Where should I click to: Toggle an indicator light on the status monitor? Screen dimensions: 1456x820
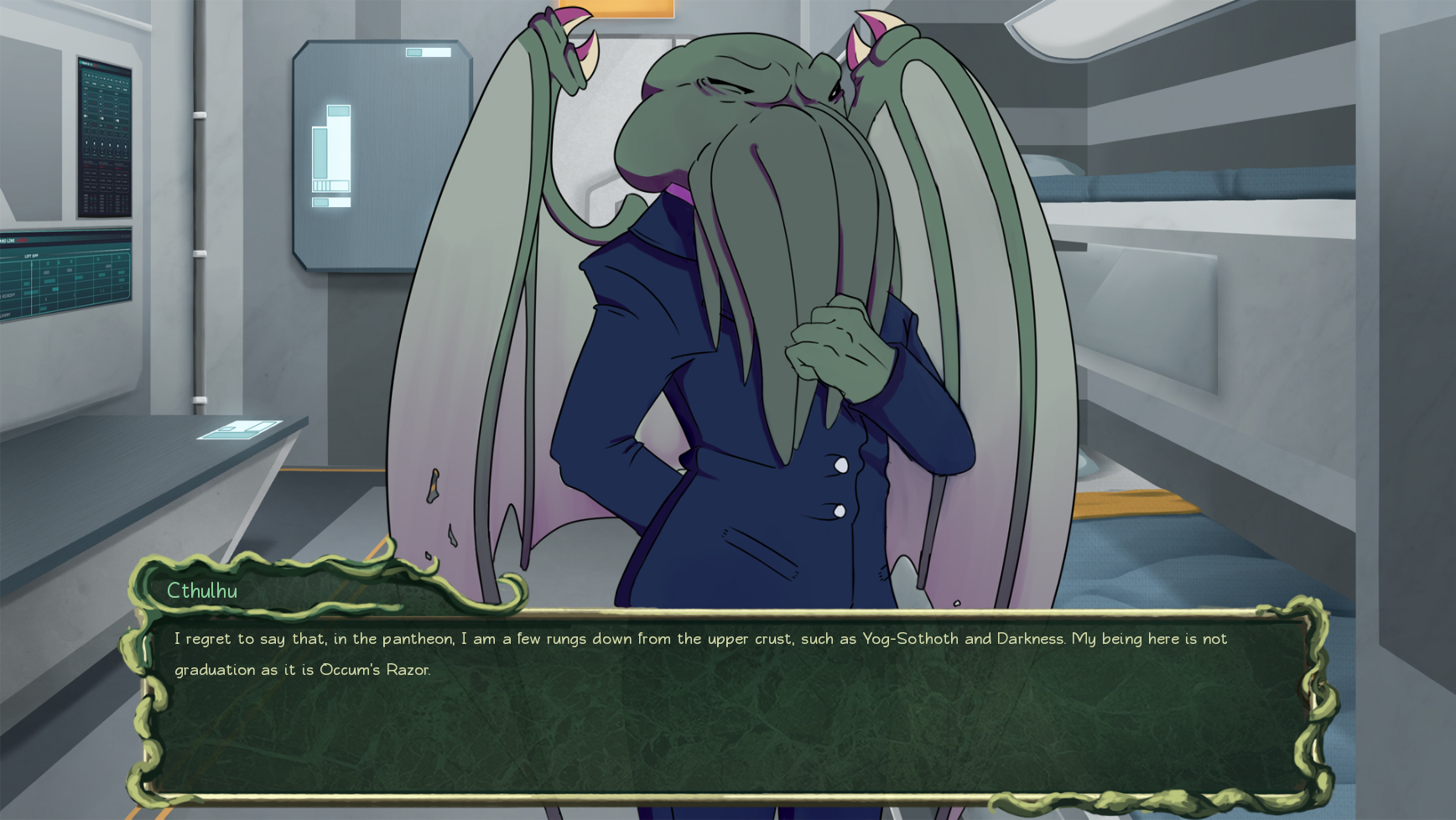pos(101,117)
